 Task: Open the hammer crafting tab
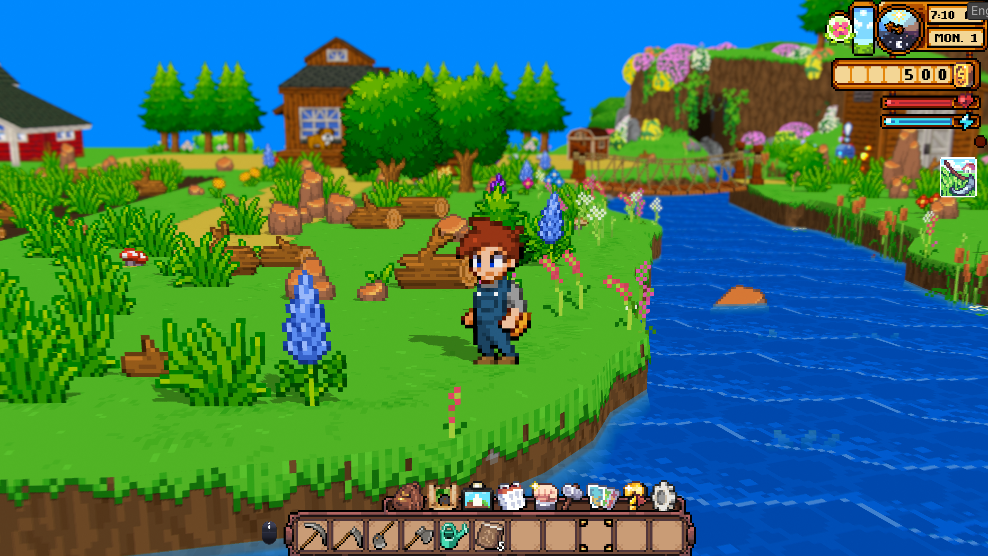(x=572, y=496)
